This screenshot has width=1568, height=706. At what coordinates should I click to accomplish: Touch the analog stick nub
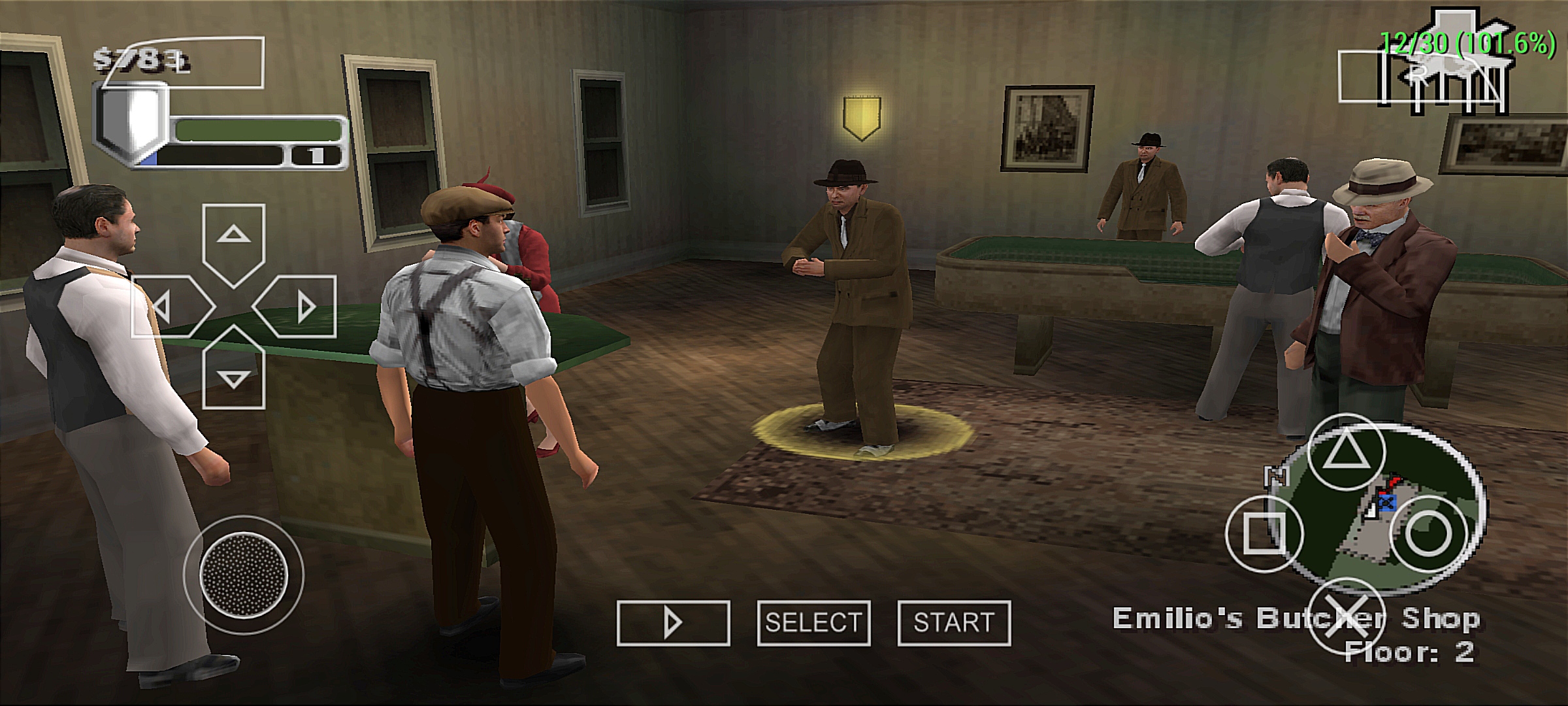click(244, 577)
